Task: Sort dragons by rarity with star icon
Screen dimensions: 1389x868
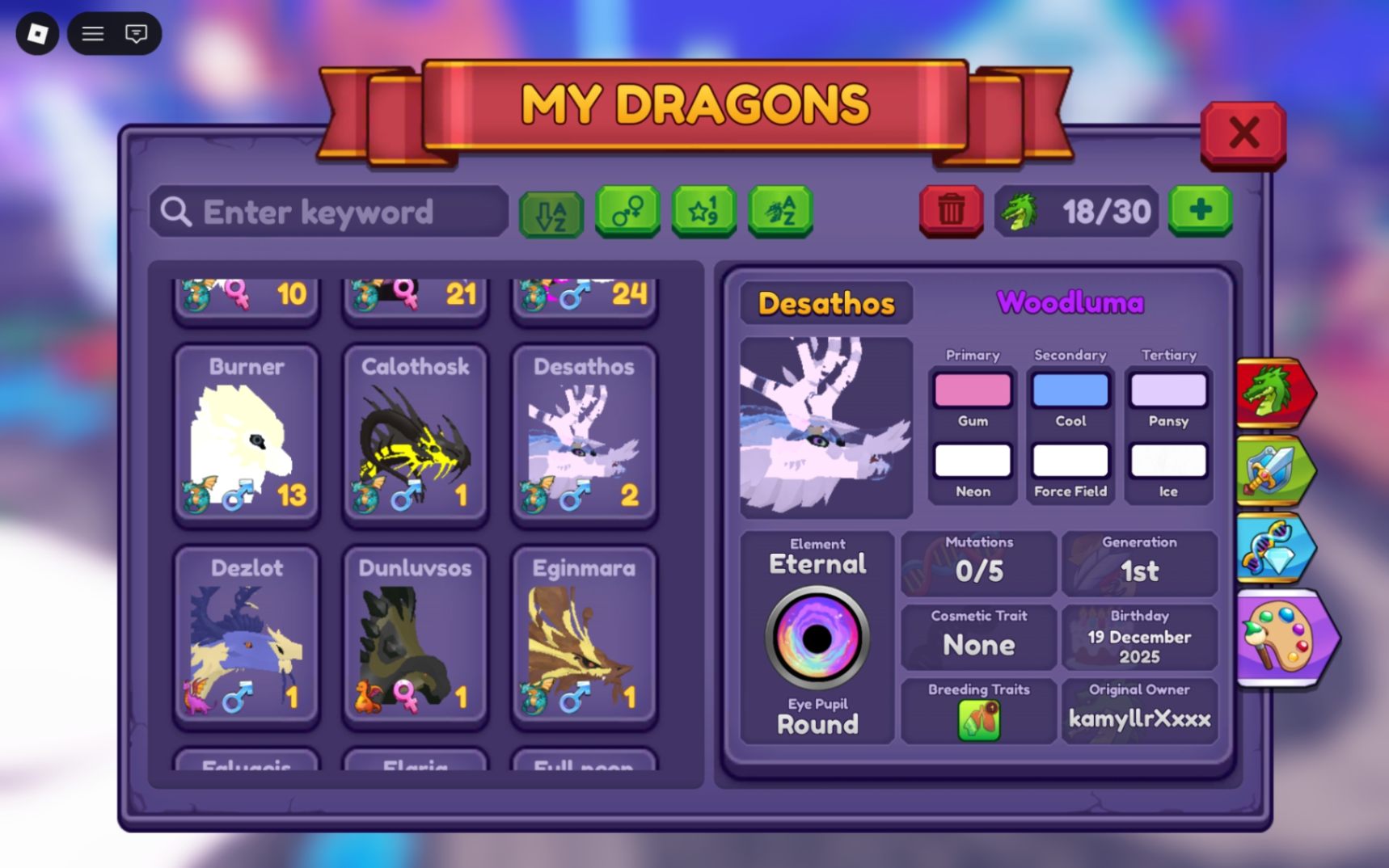Action: (x=703, y=213)
